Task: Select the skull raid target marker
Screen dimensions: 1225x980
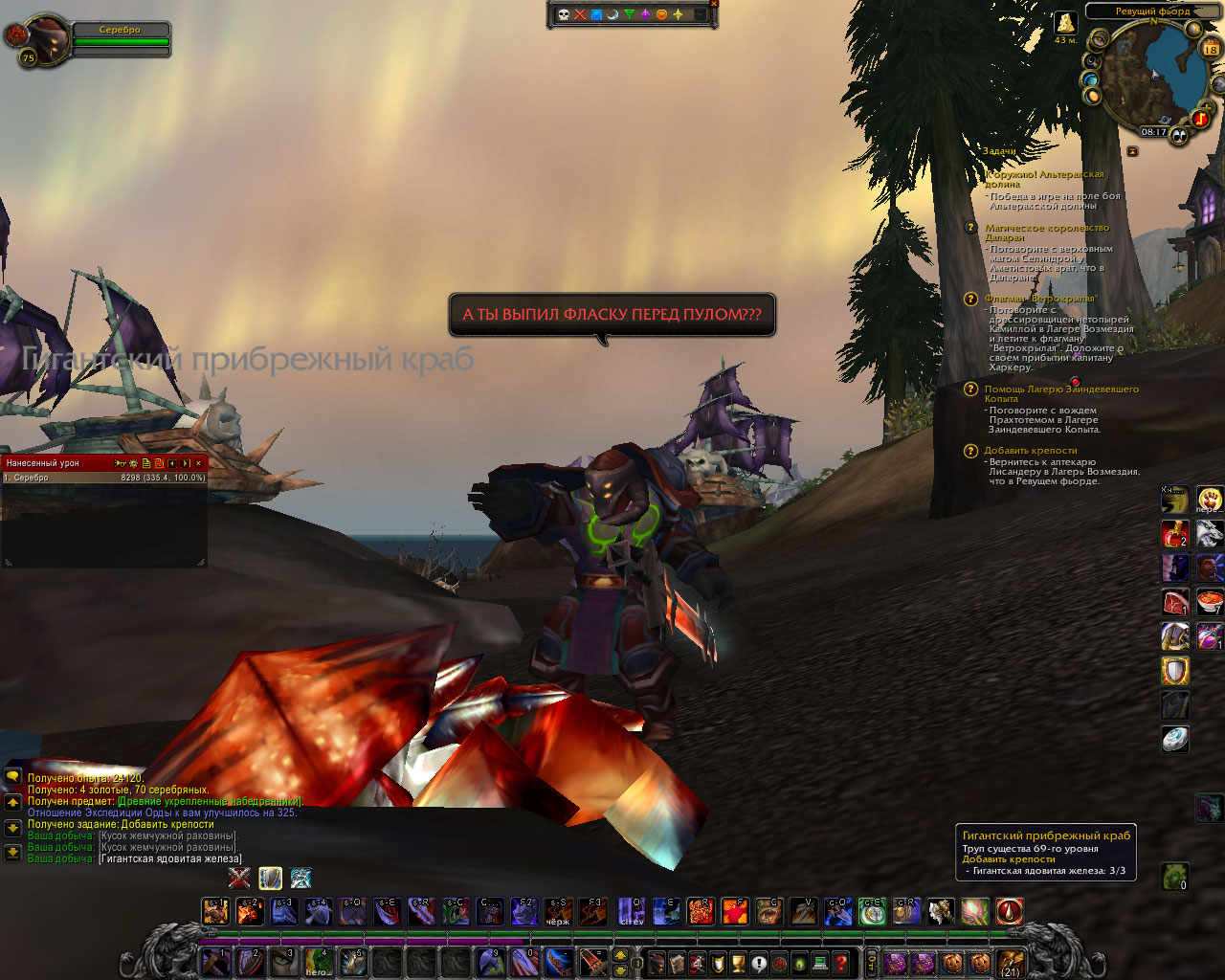Action: coord(564,14)
